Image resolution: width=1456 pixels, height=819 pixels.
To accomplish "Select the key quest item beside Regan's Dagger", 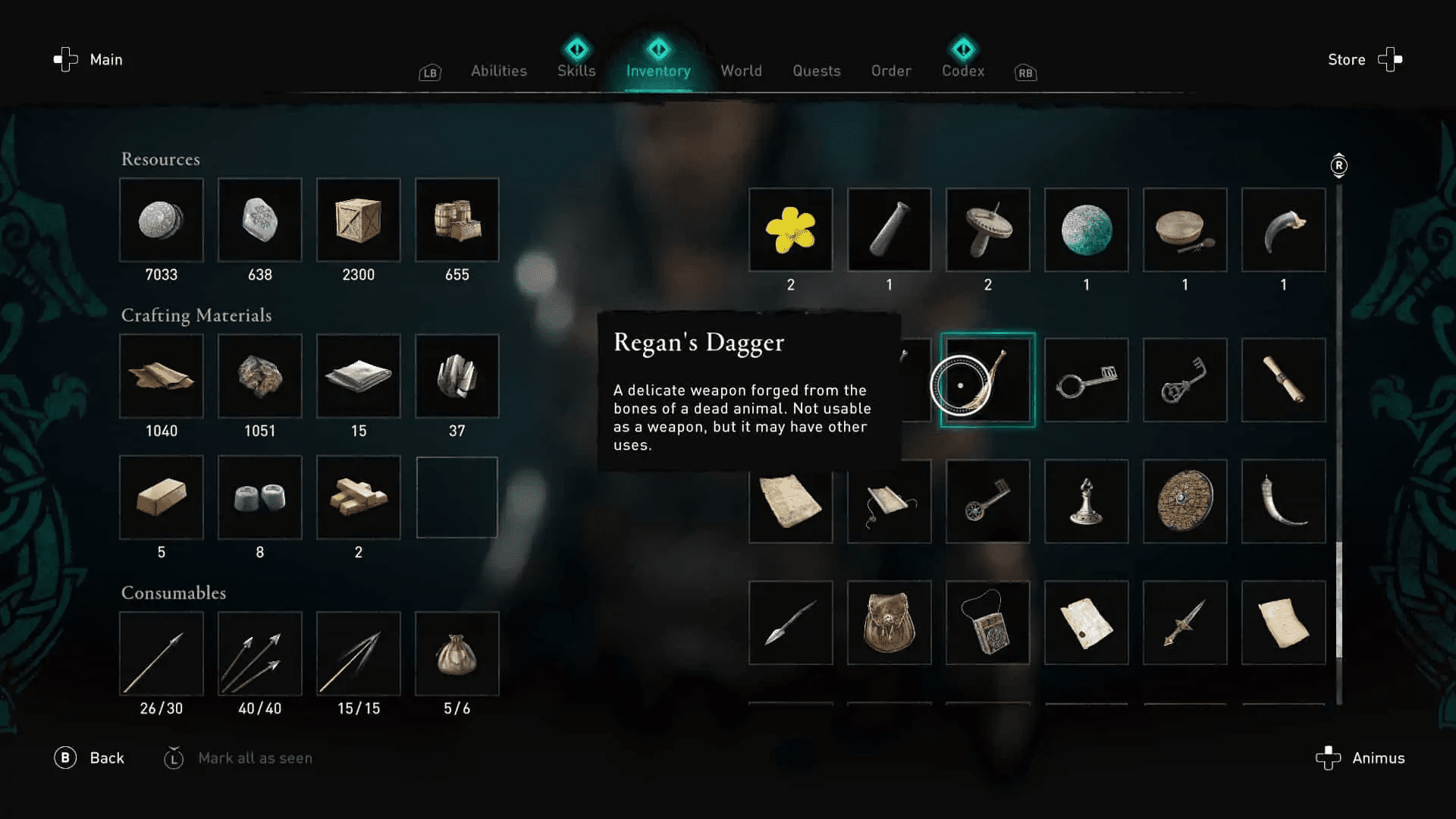I will (x=1086, y=380).
